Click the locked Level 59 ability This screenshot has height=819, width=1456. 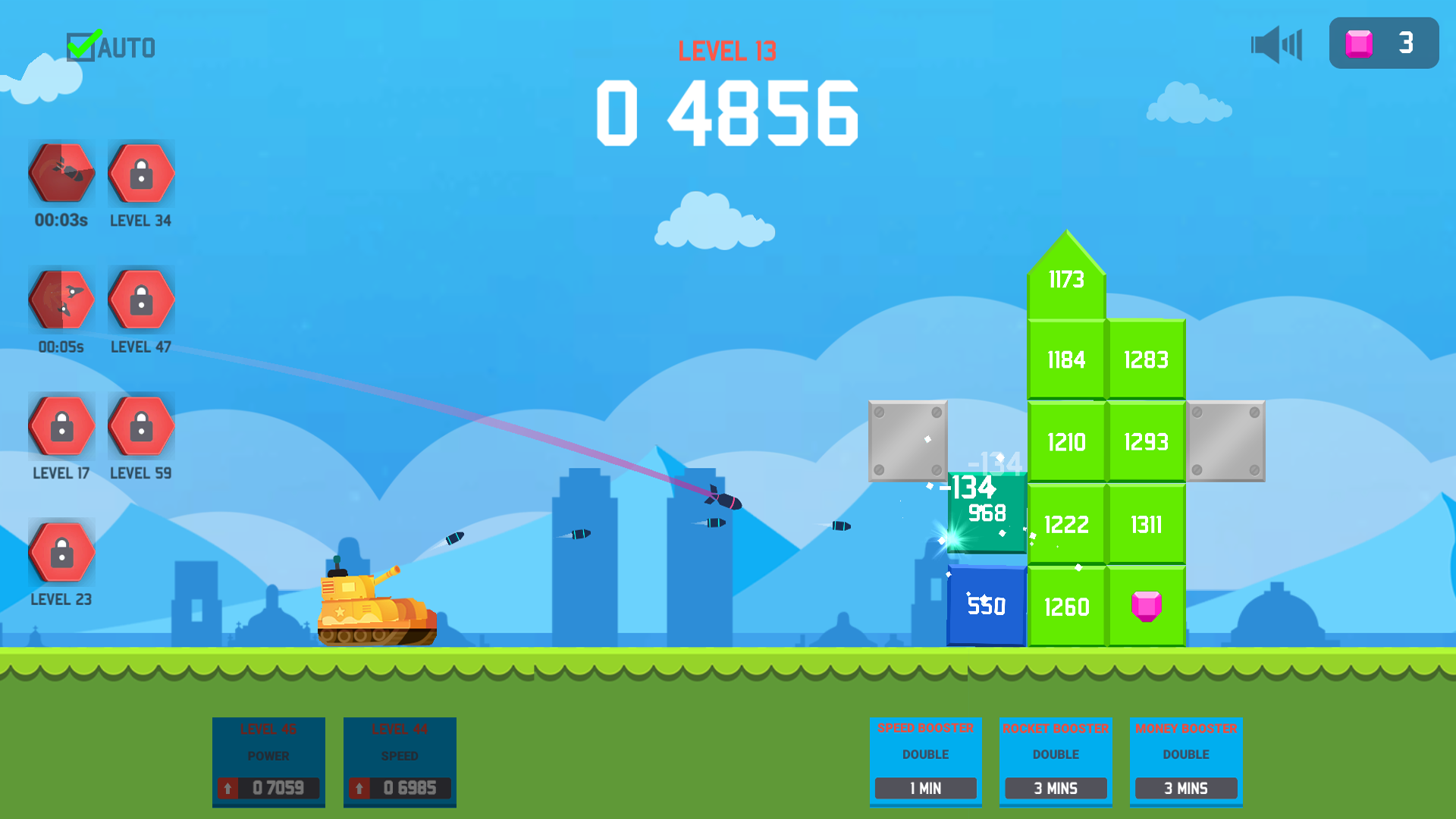(x=141, y=425)
